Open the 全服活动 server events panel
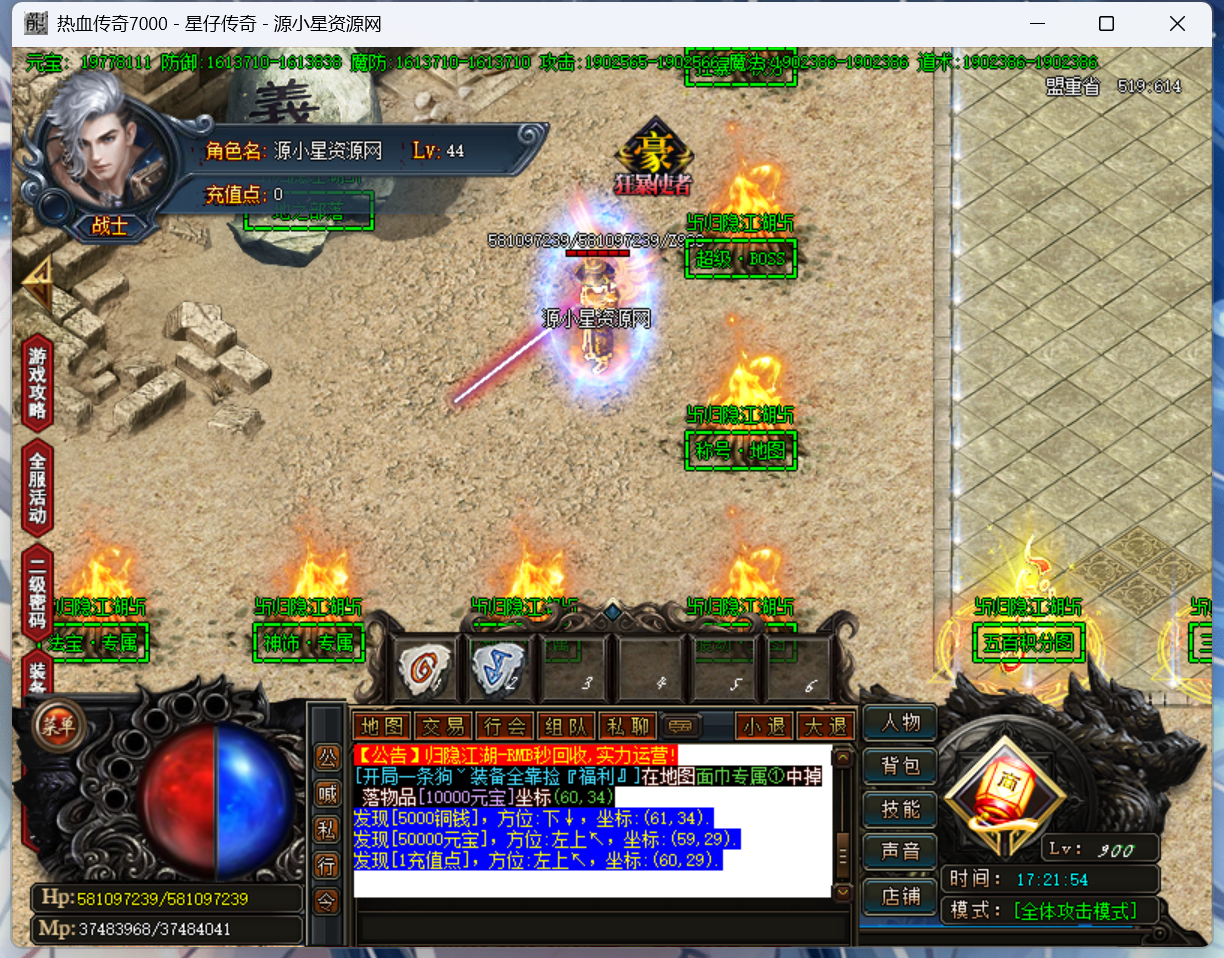The image size is (1224, 958). click(37, 488)
